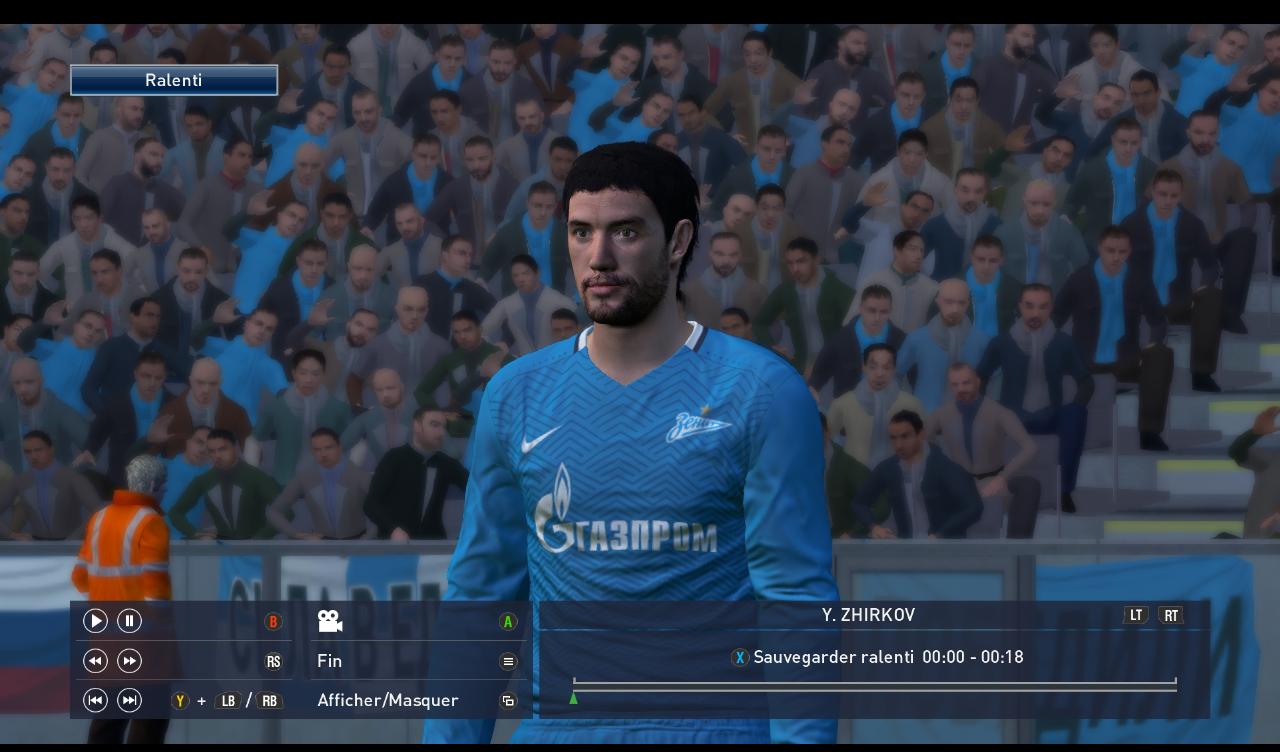Image resolution: width=1280 pixels, height=752 pixels.
Task: Click the menu icon next to Fin
Action: coord(508,660)
